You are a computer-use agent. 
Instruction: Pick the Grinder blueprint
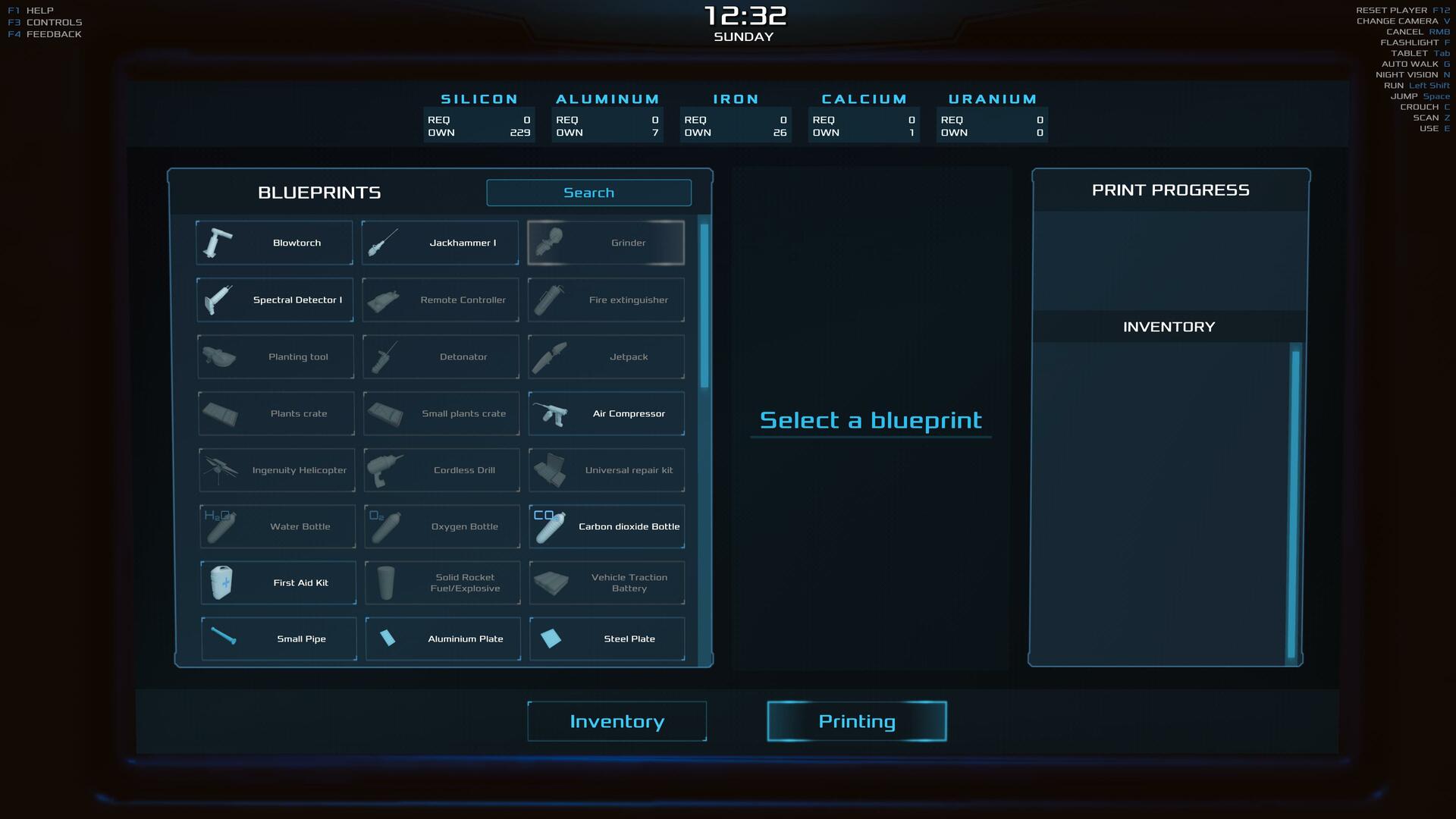pos(606,243)
